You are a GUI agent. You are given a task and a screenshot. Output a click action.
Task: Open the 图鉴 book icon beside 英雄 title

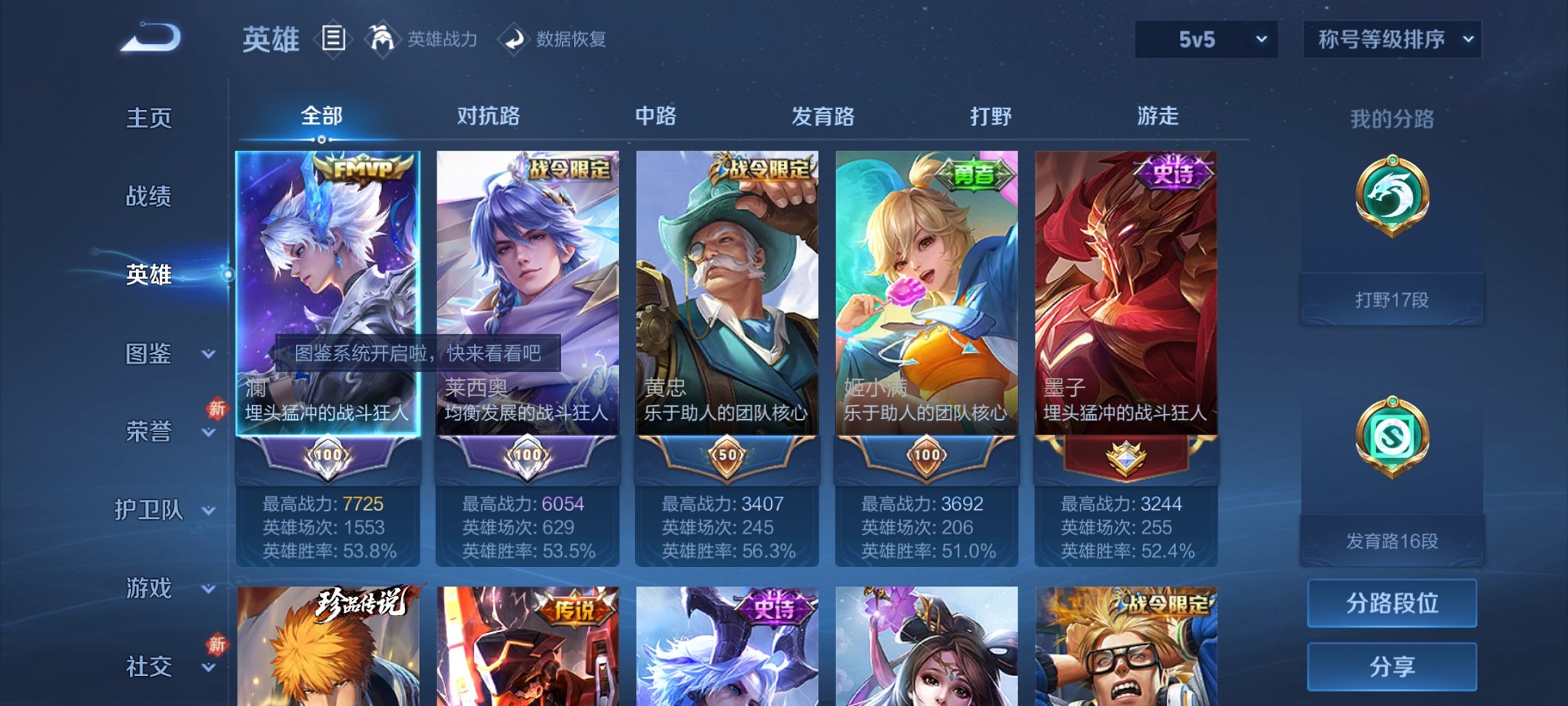(x=334, y=38)
